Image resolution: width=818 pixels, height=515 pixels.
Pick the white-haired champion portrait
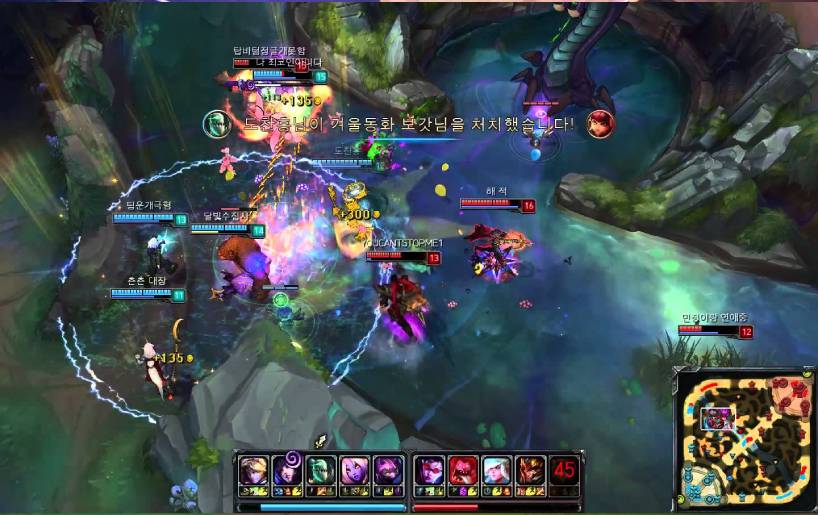pos(497,470)
